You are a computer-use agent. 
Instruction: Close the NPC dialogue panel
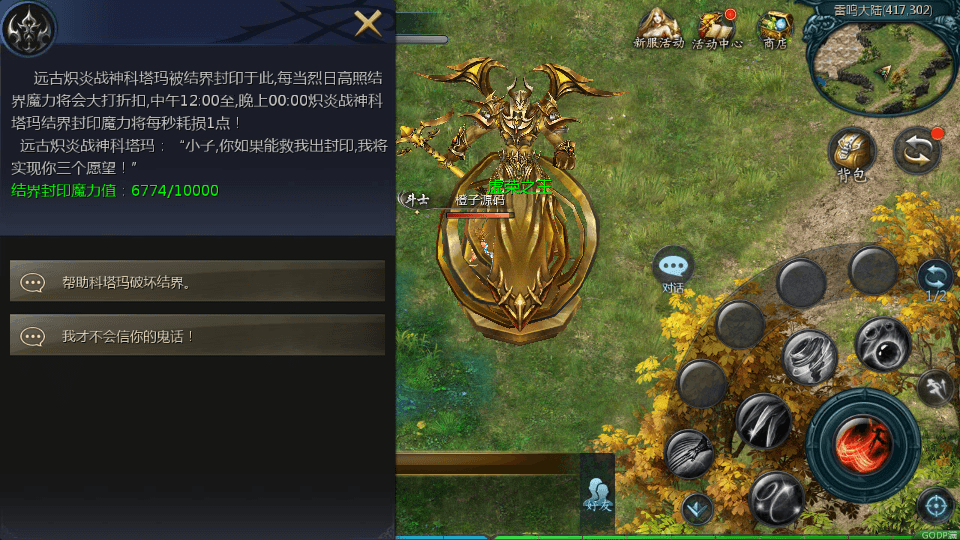[x=368, y=23]
